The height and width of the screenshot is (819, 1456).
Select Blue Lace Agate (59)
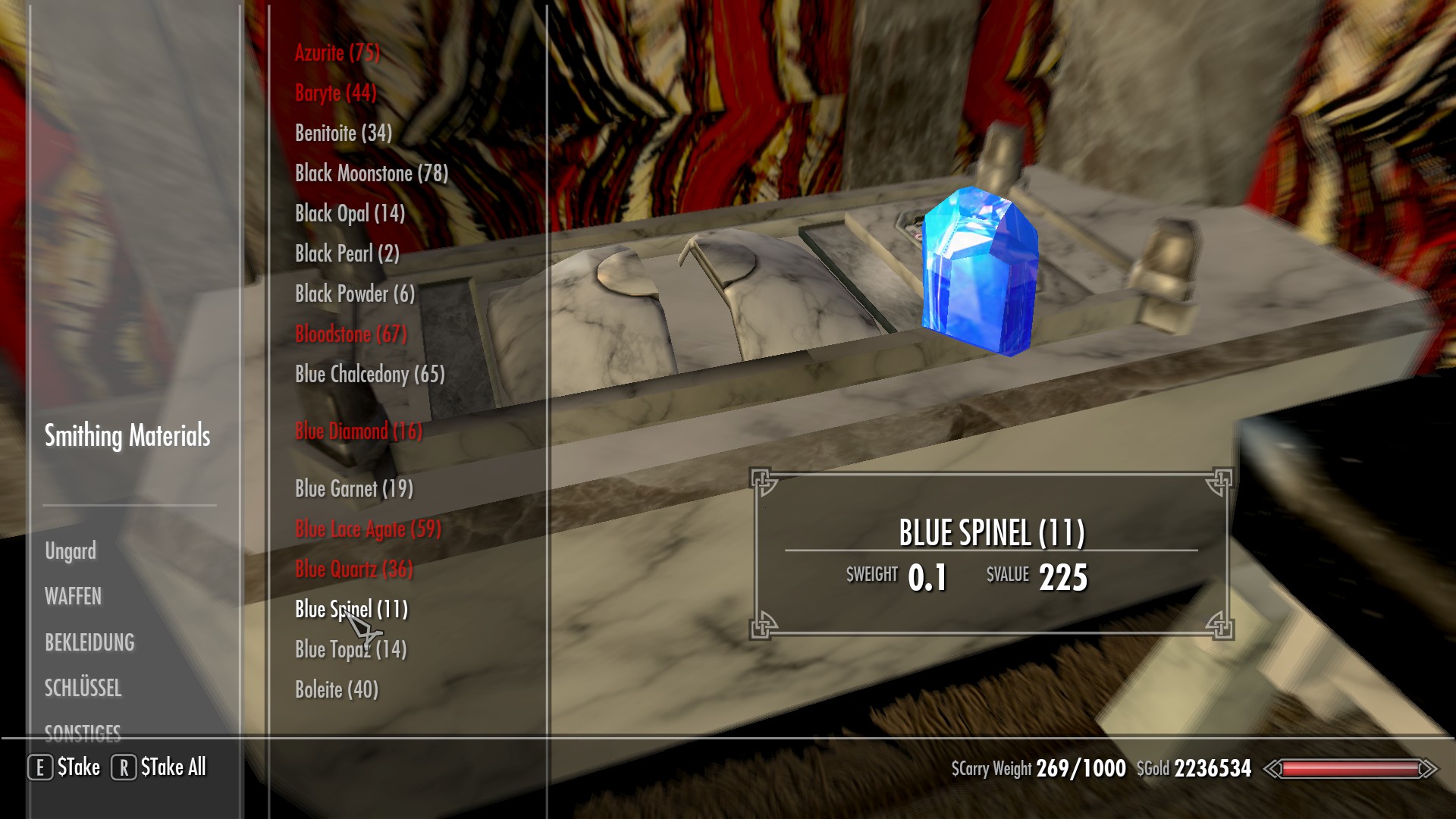367,529
